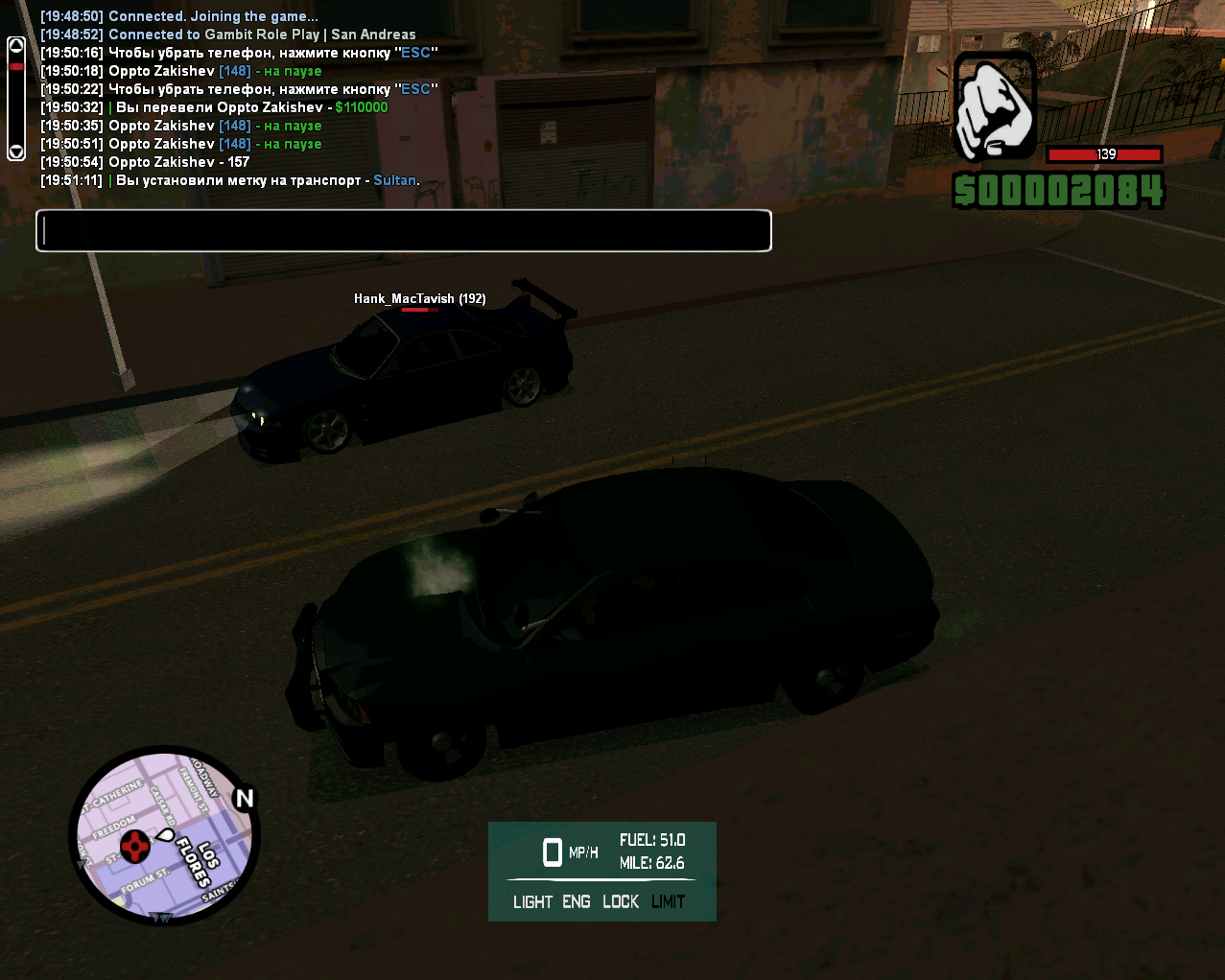Click the chat scrollbar's up arrow

(x=15, y=45)
